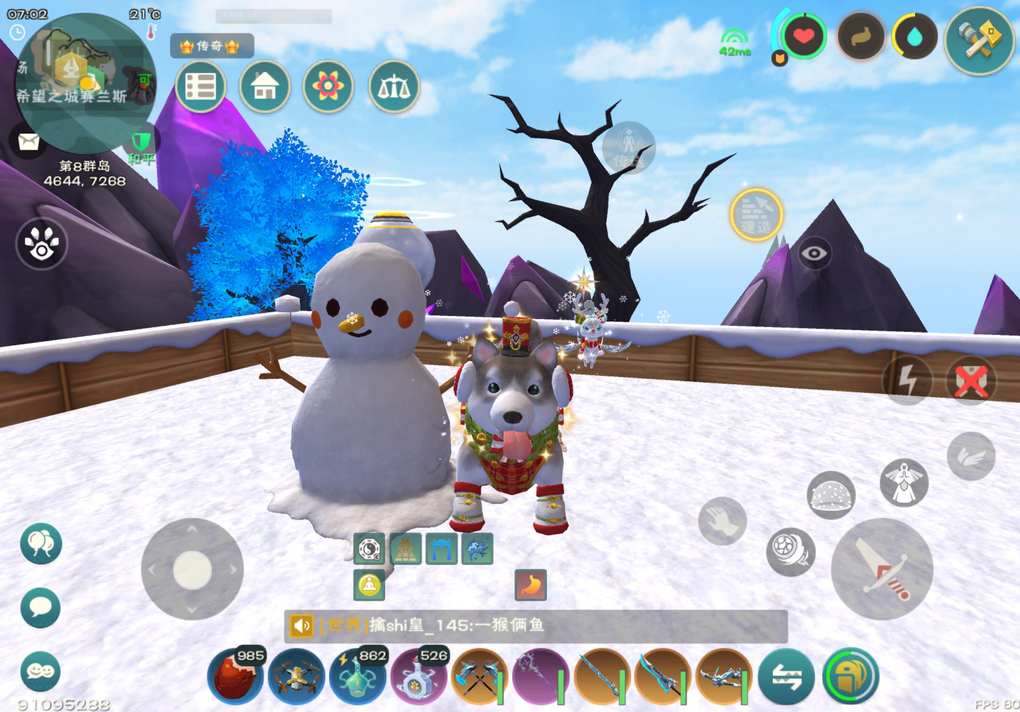Screen dimensions: 1020x712
Task: Tap the house home button
Action: click(264, 87)
